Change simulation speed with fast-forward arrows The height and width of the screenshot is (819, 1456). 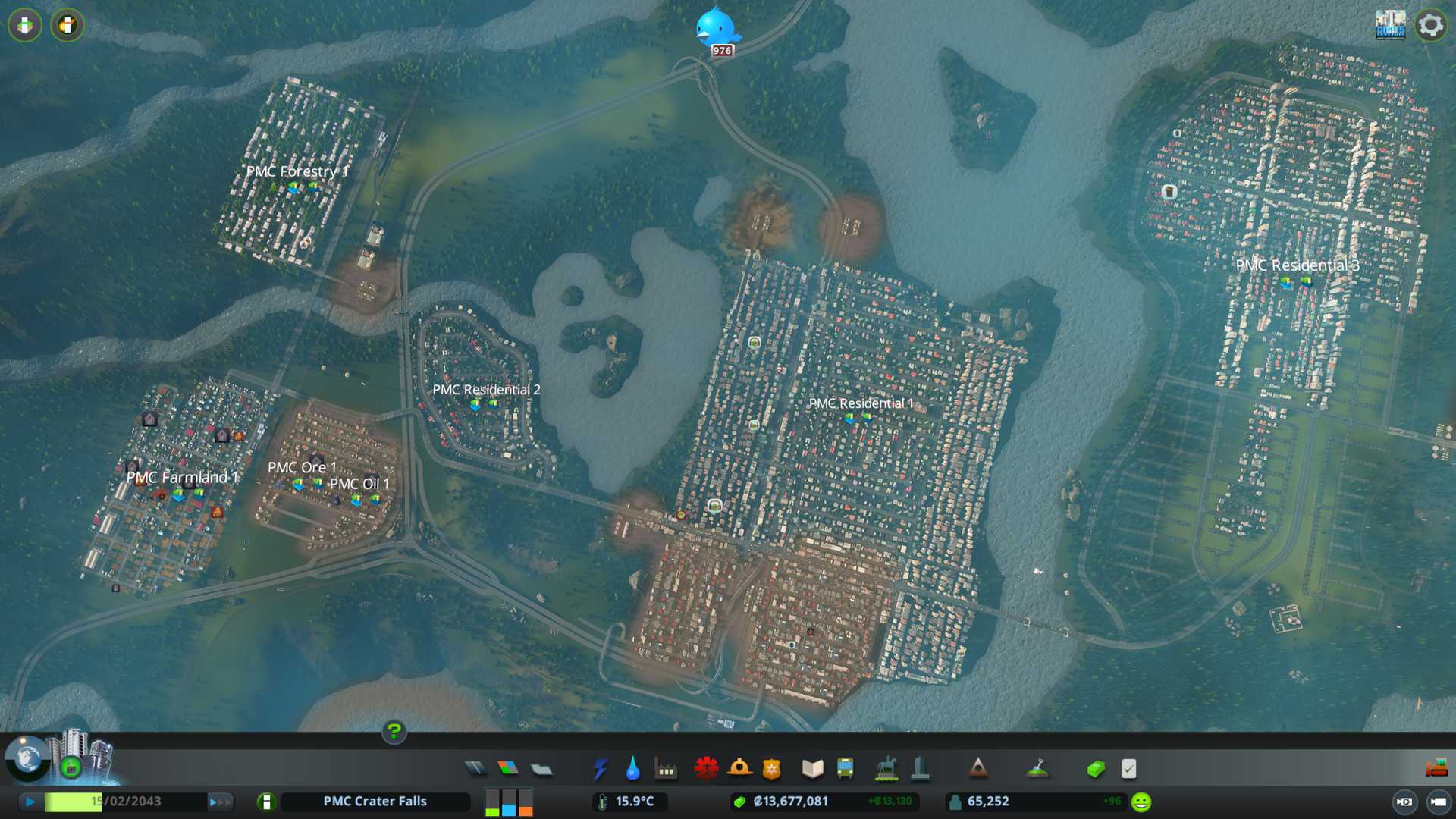[x=220, y=802]
